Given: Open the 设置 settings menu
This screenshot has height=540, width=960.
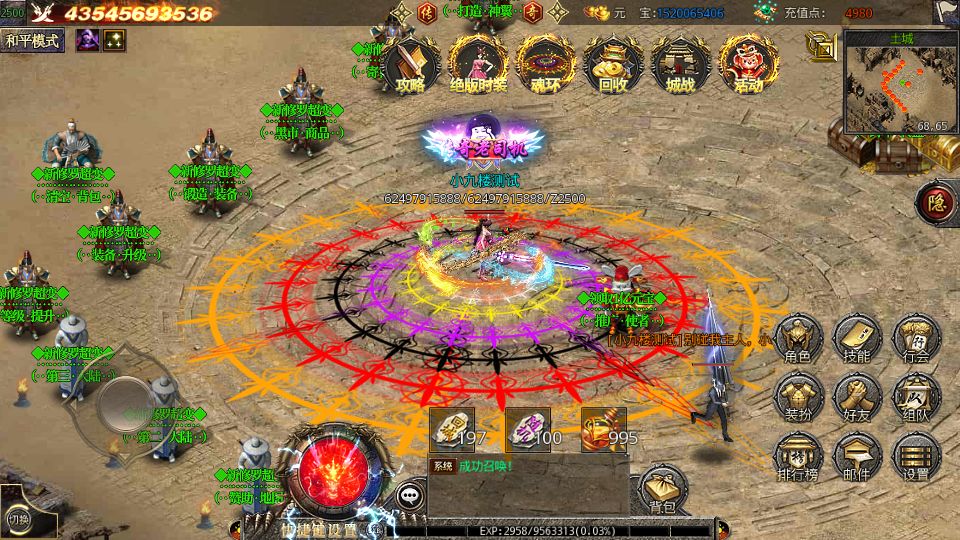Looking at the screenshot, I should 915,456.
